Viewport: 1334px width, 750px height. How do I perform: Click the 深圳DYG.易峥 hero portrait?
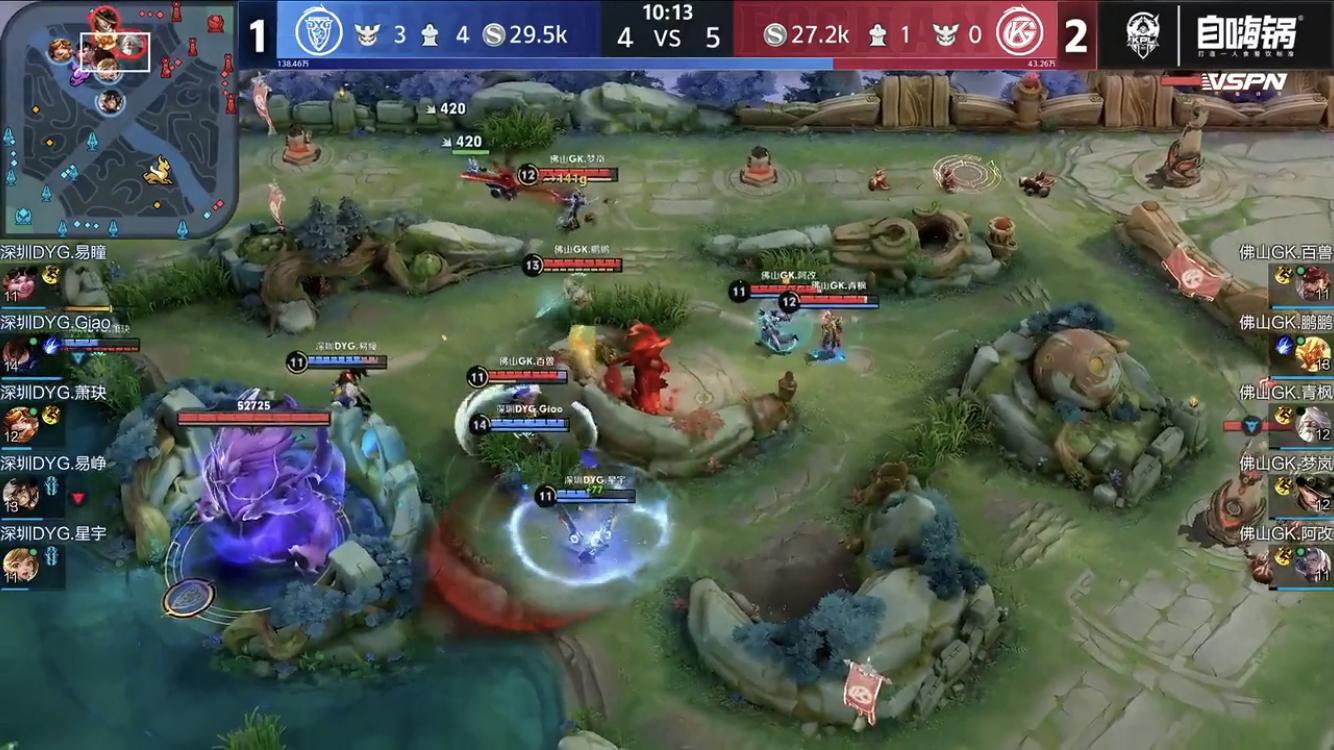pos(19,494)
